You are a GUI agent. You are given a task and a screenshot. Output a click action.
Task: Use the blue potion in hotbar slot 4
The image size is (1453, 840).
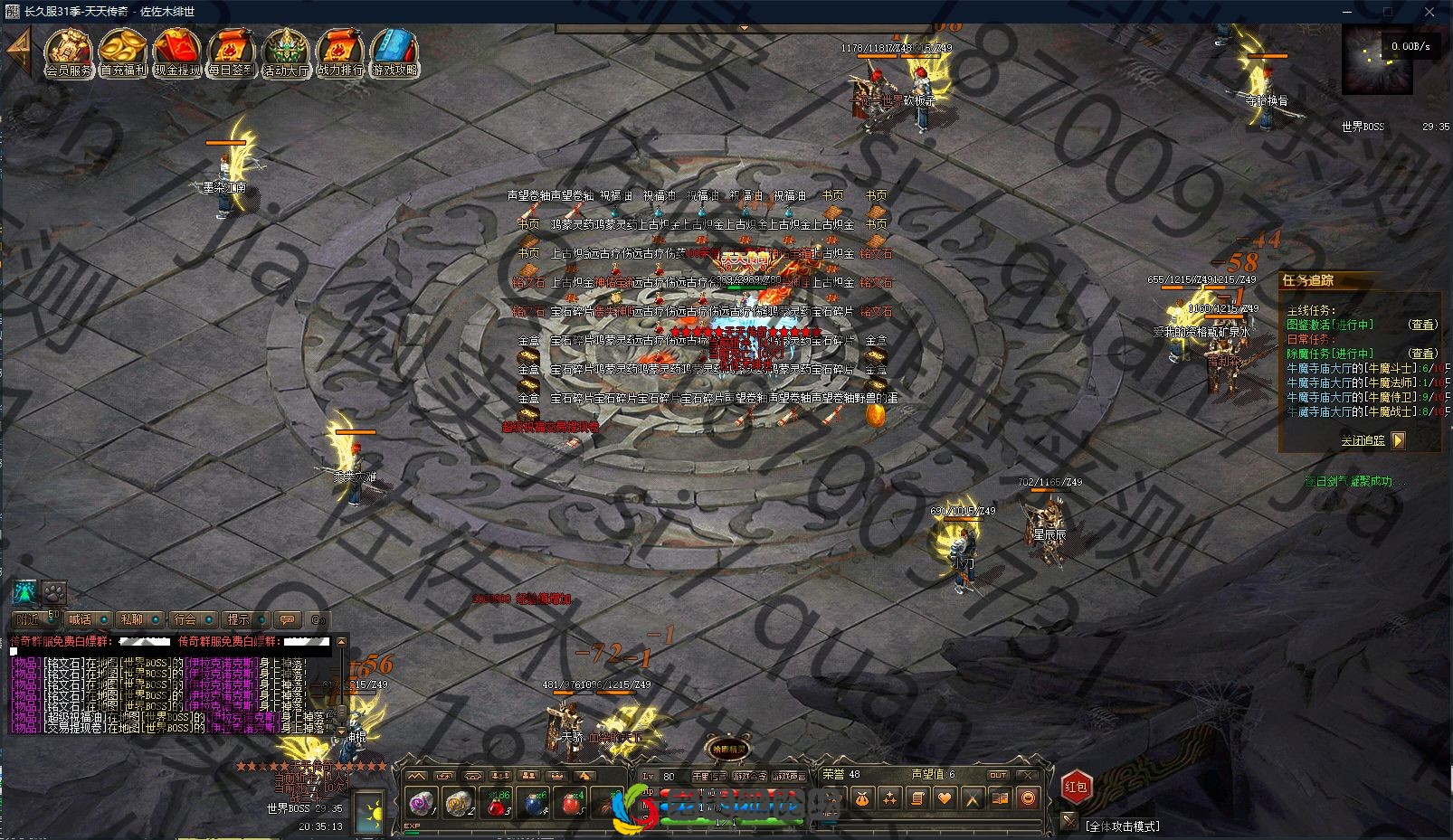[535, 803]
